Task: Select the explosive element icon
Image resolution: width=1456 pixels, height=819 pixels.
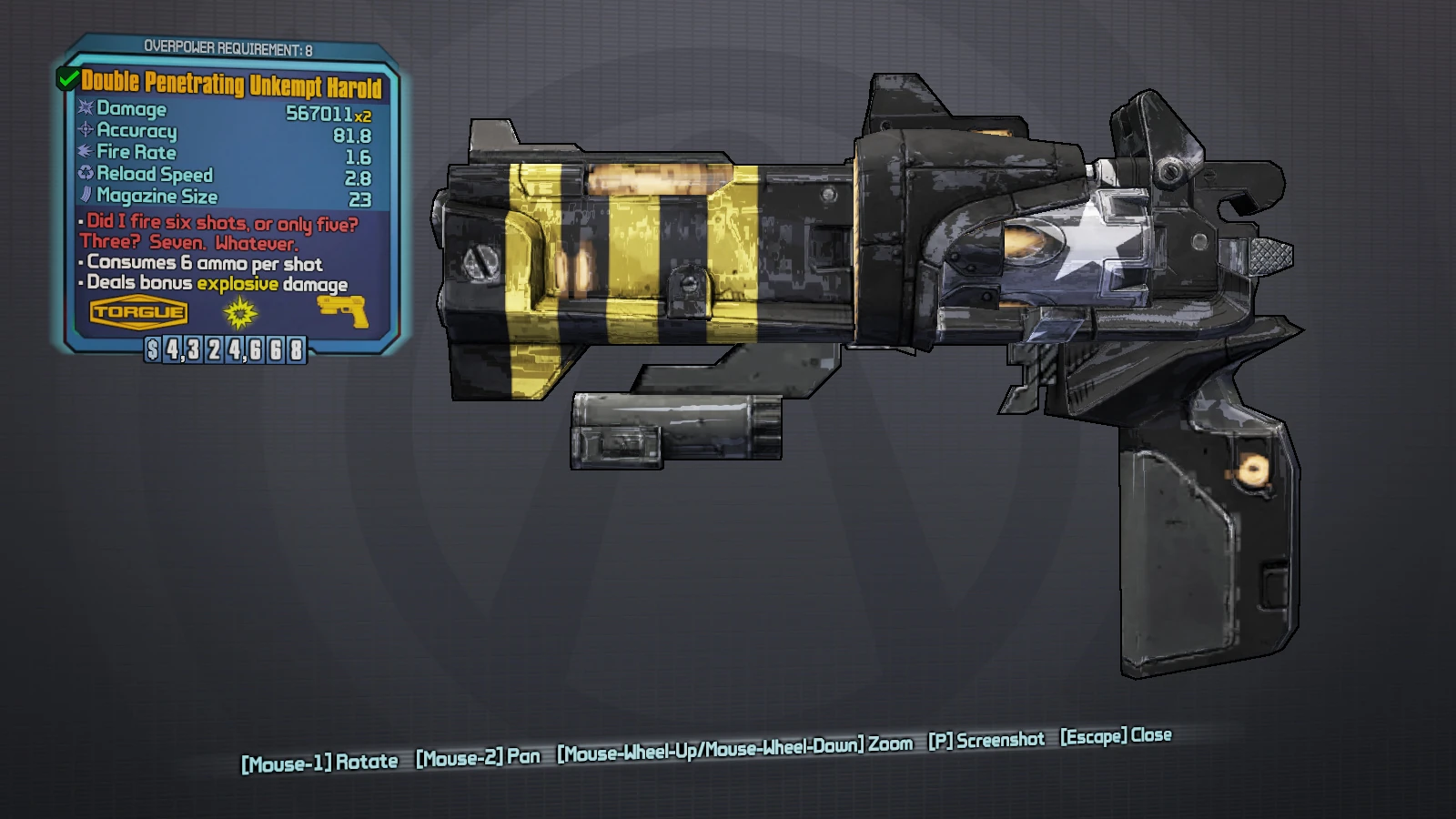Action: click(x=240, y=313)
